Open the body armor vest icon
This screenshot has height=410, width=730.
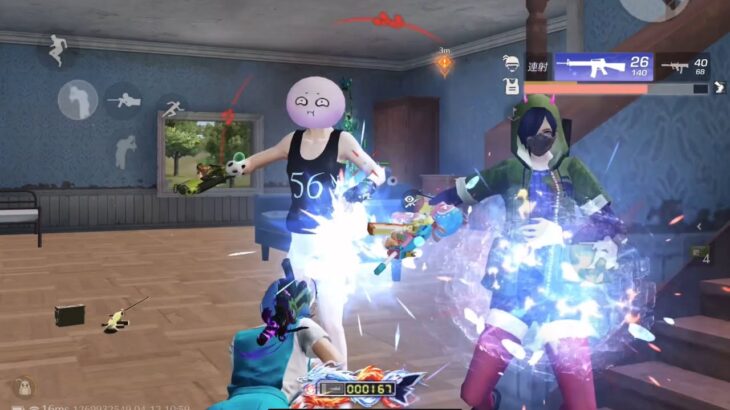[512, 87]
